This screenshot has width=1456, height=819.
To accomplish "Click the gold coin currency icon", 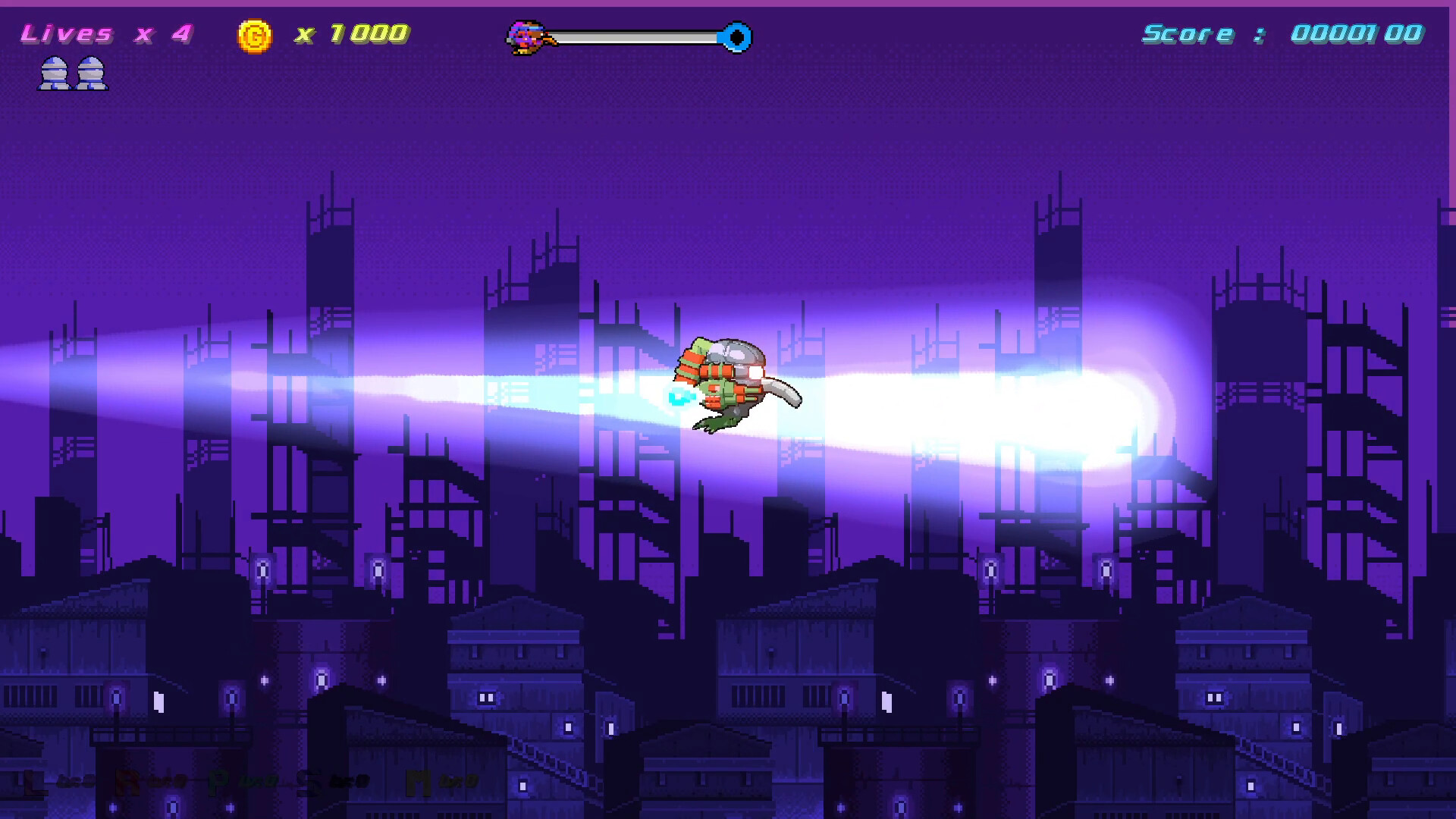I will (255, 33).
